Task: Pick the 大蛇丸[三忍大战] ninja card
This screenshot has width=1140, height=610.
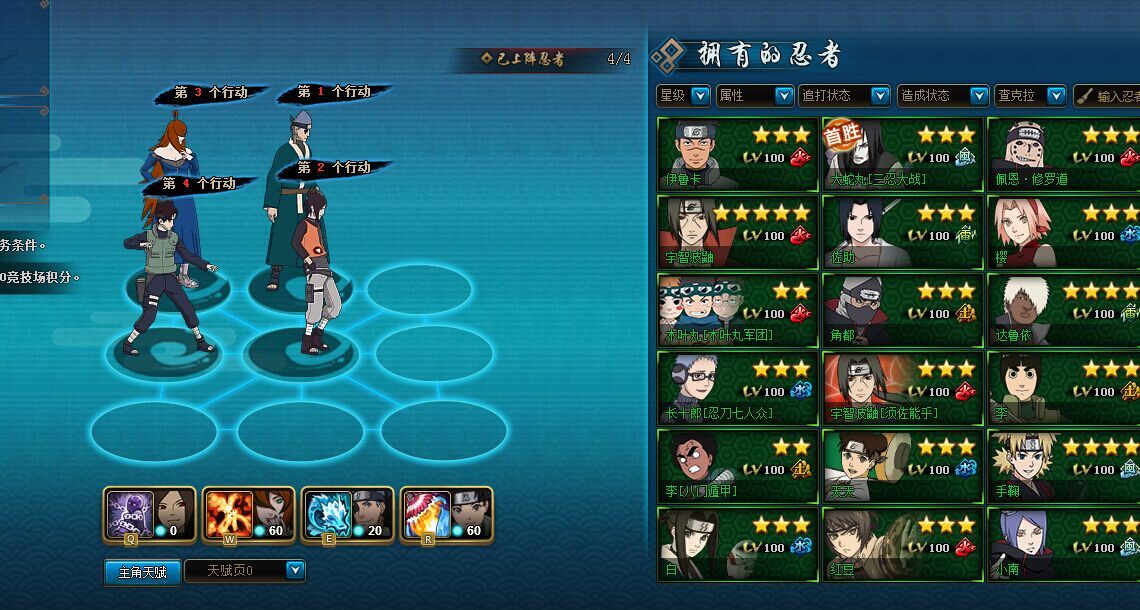Action: pyautogui.click(x=902, y=154)
